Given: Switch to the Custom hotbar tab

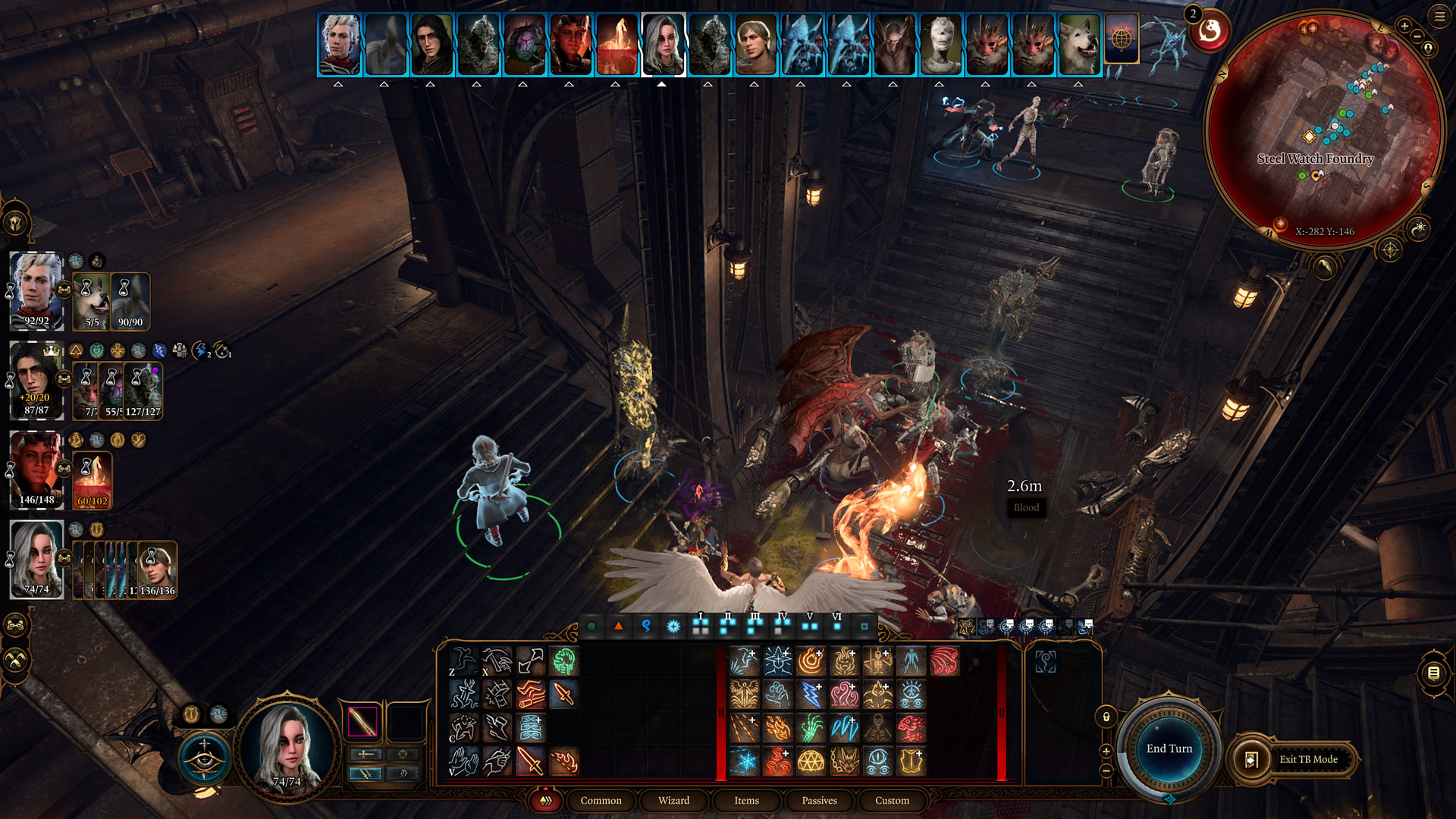Looking at the screenshot, I should click(x=892, y=801).
